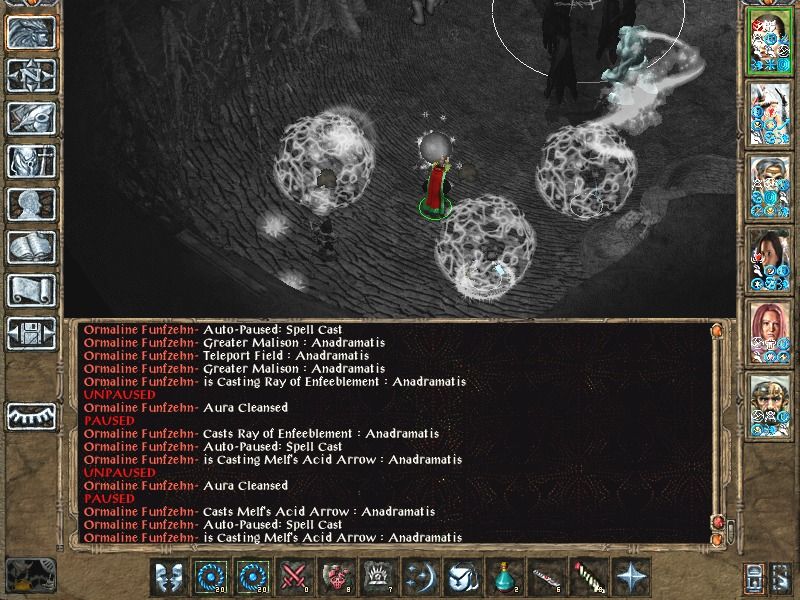Select the bearded helmeted character's portrait
Screen dimensions: 800x600
click(x=769, y=404)
